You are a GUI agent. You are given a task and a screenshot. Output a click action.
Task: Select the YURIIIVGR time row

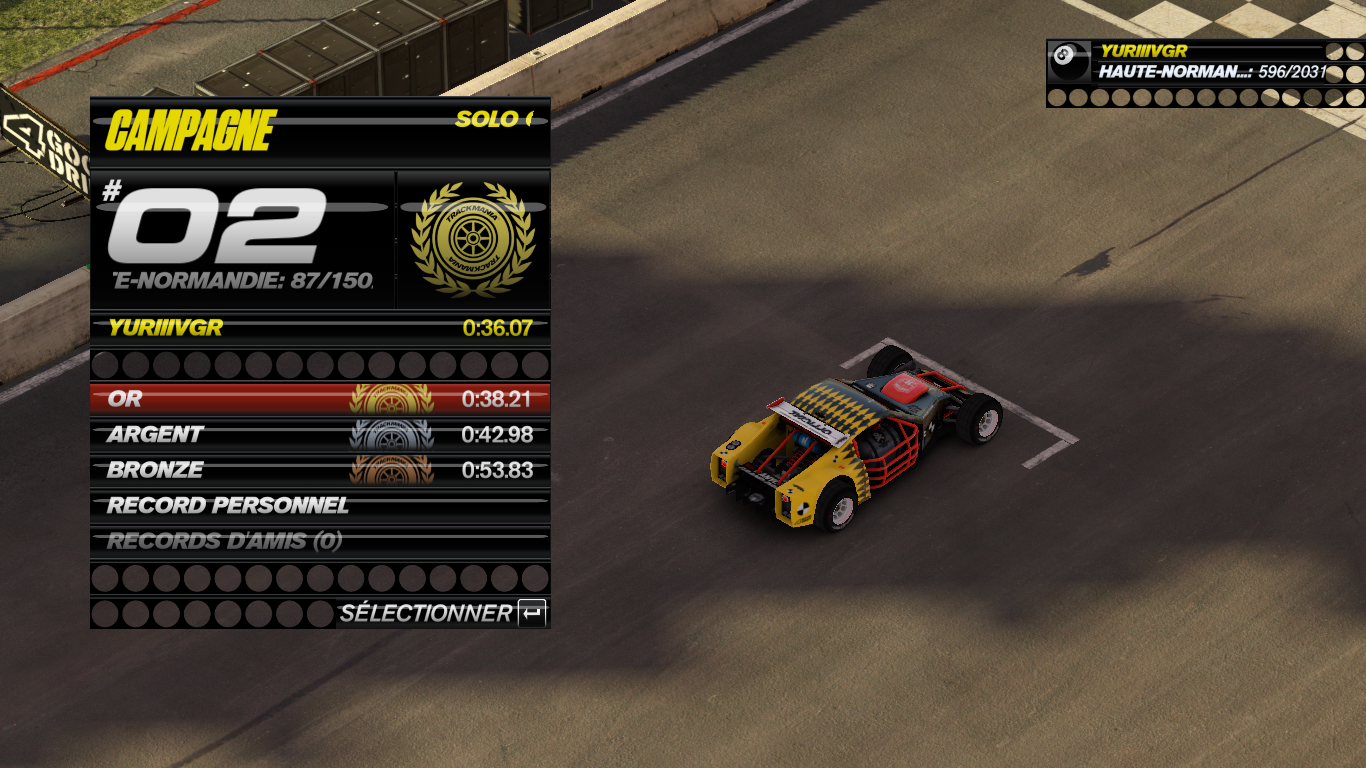[x=320, y=327]
